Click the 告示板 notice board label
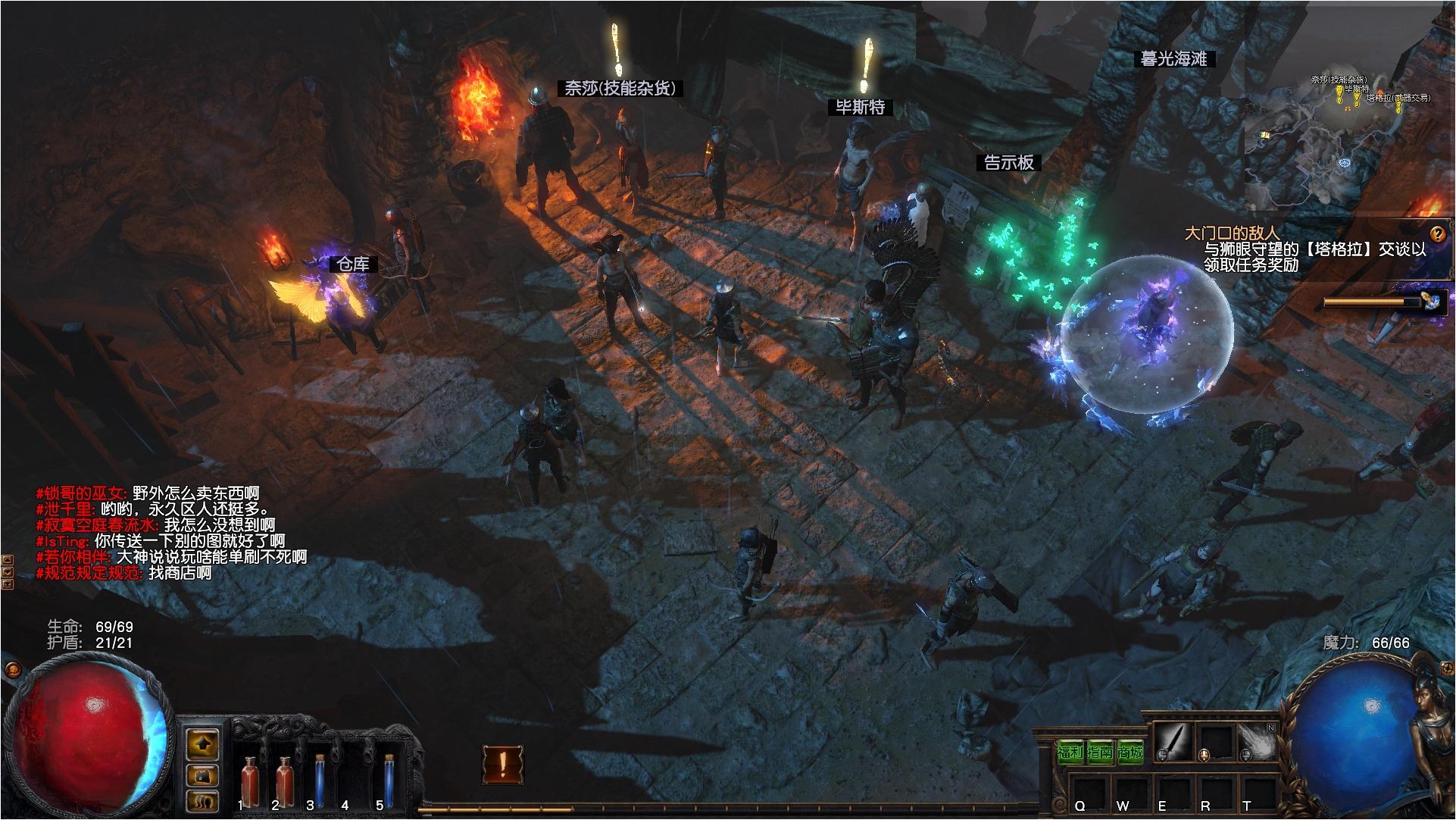This screenshot has width=1456, height=820. coord(1008,162)
